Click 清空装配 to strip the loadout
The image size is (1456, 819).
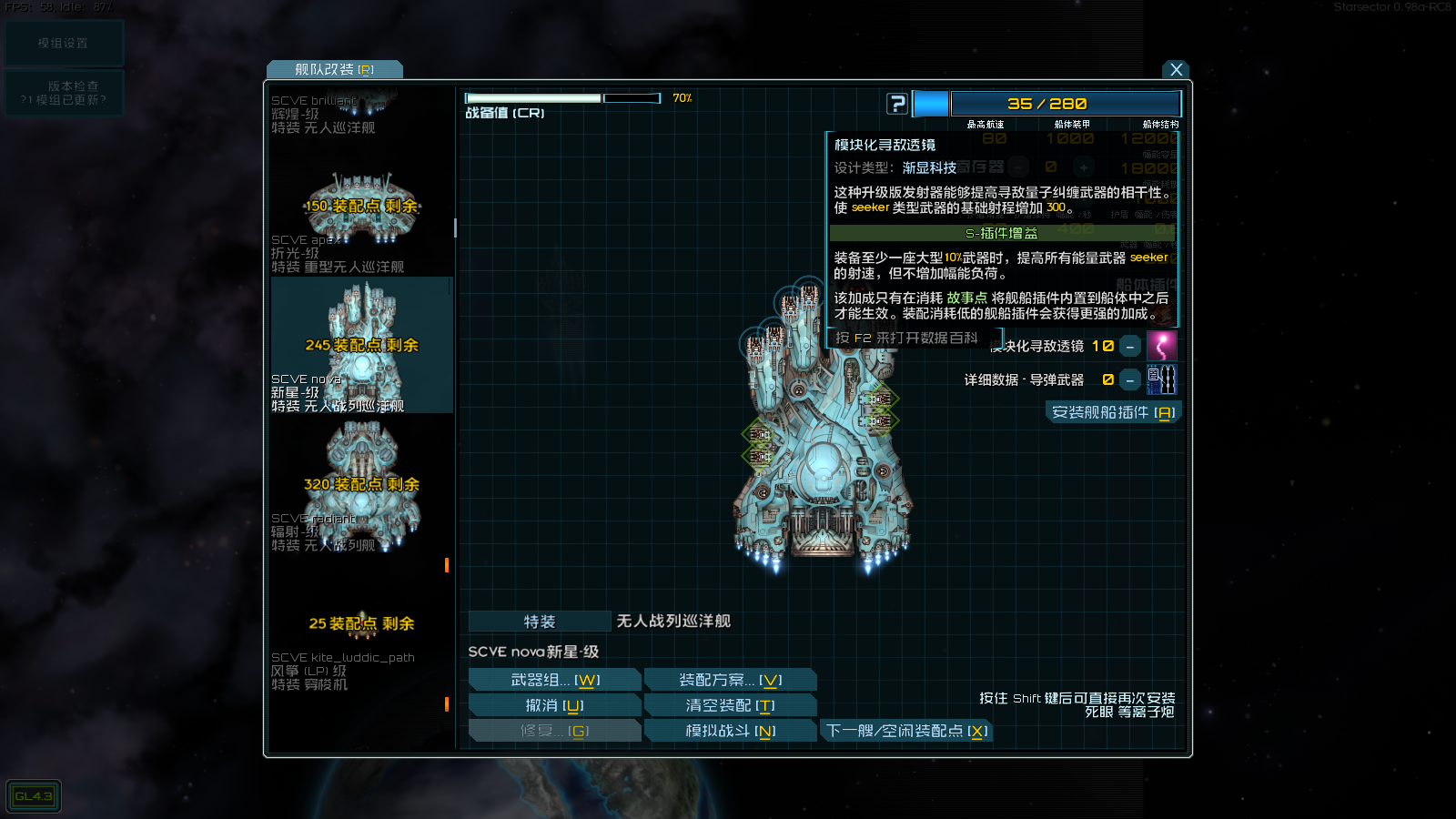(730, 703)
